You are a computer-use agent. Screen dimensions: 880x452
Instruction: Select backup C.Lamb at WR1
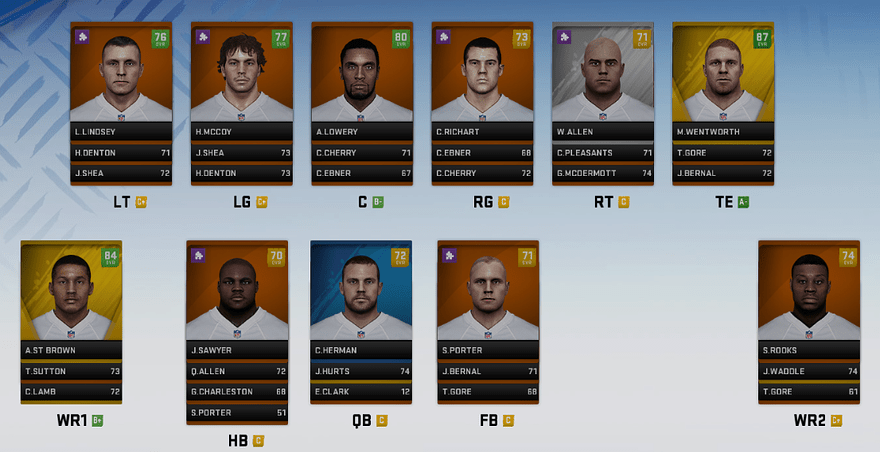pyautogui.click(x=71, y=391)
